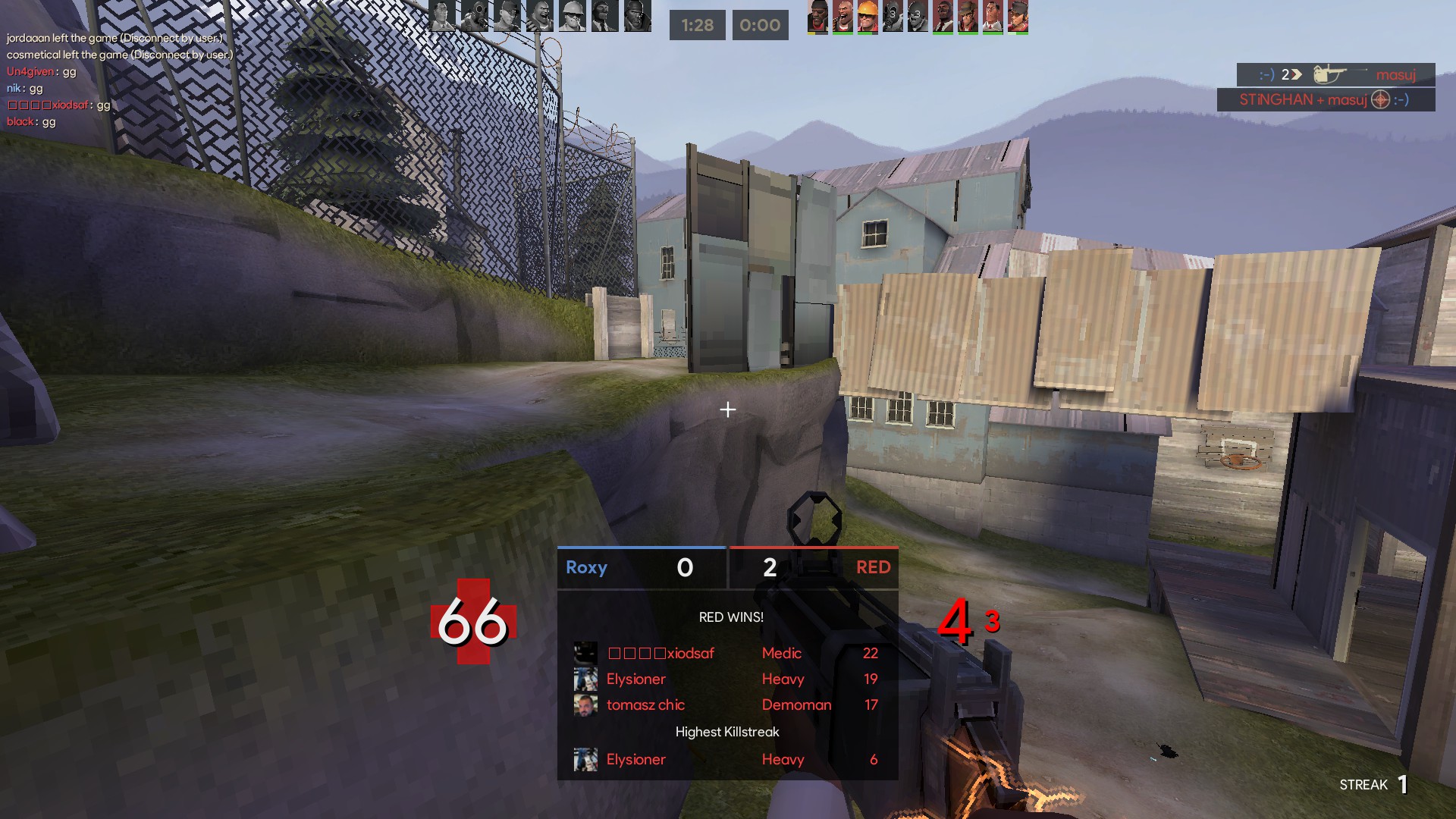Select the xiodsaf Medic row in the win panel
Image resolution: width=1456 pixels, height=819 pixels.
[726, 653]
